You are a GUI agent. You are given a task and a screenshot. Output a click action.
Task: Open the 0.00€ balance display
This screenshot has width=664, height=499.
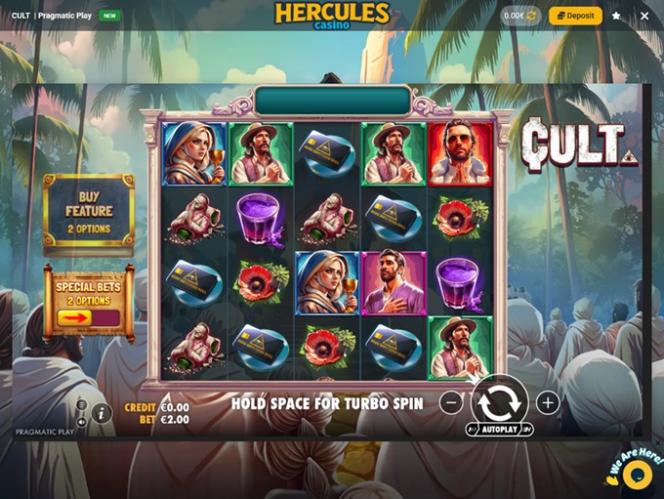519,15
